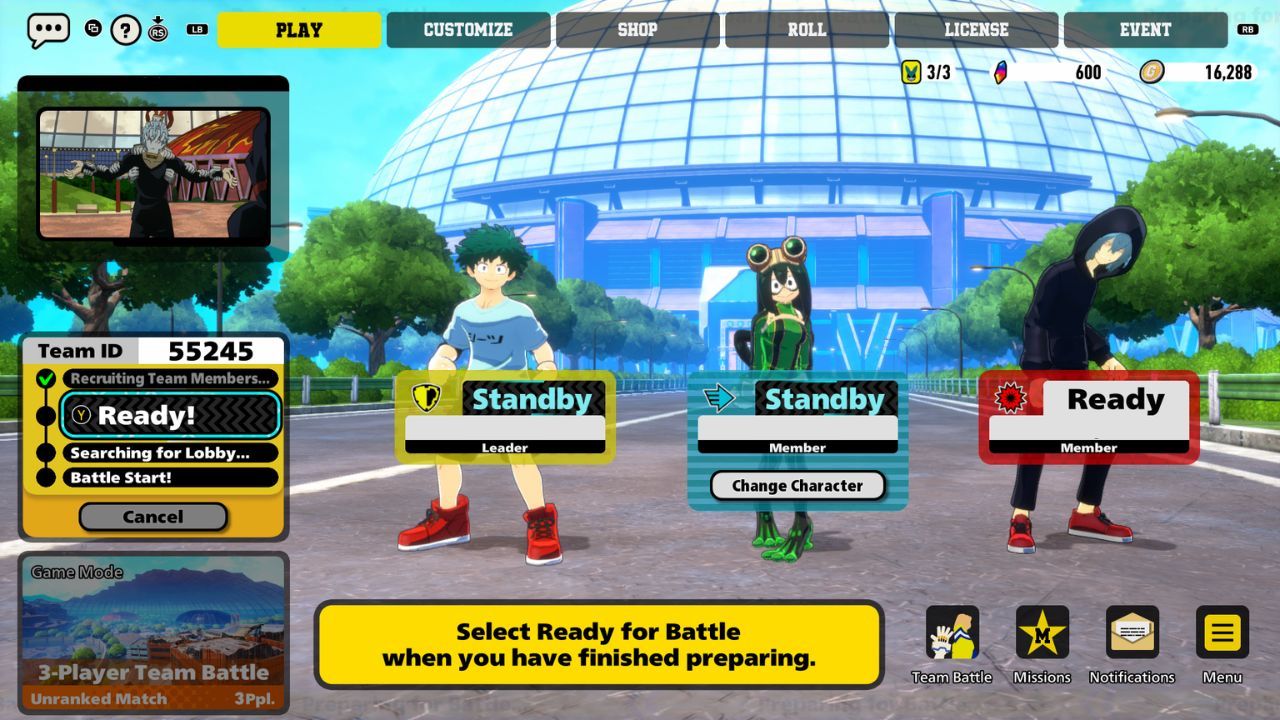Viewport: 1280px width, 720px height.
Task: Open the SHOP tab
Action: pos(637,29)
